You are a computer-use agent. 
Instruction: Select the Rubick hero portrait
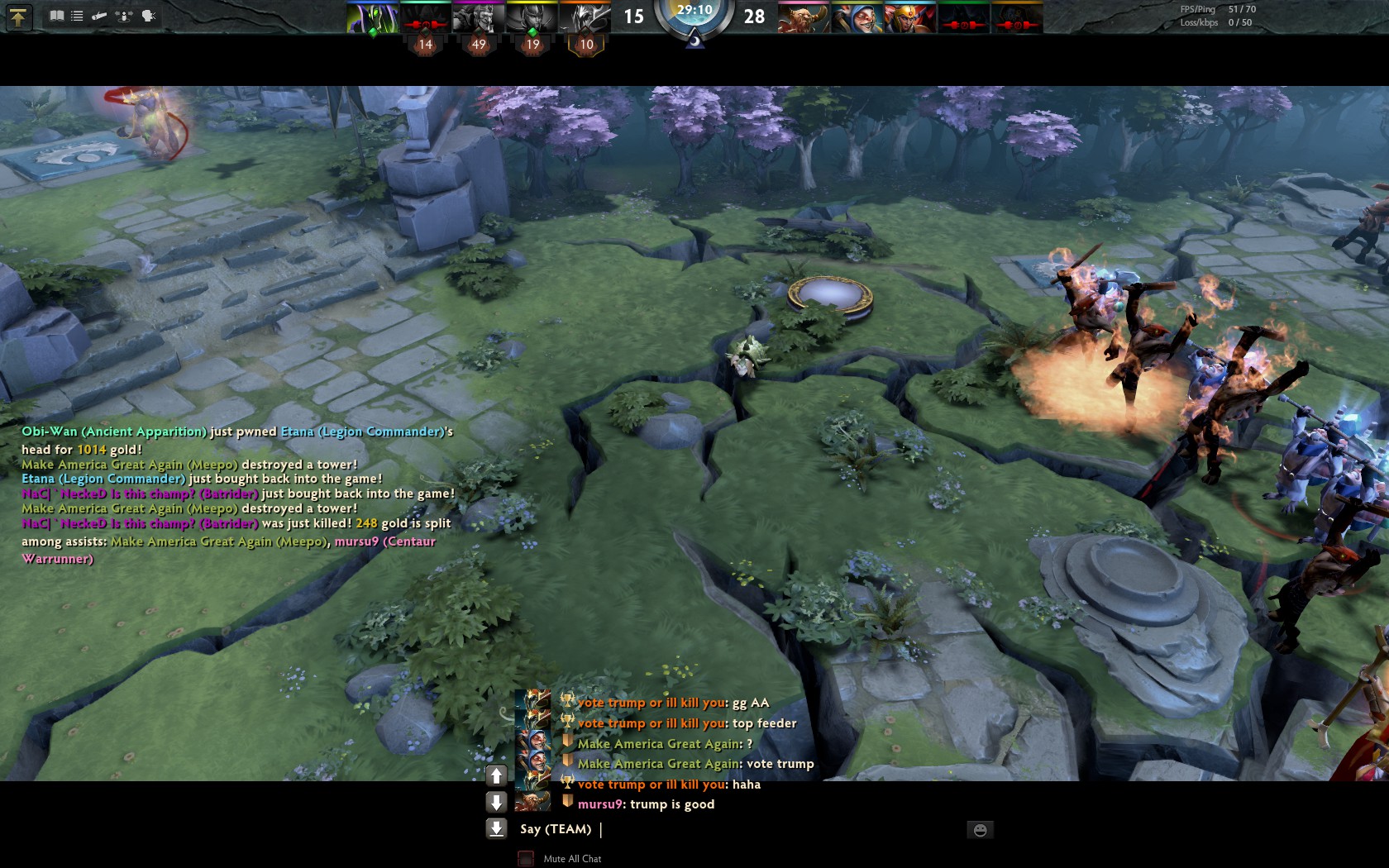[372, 17]
